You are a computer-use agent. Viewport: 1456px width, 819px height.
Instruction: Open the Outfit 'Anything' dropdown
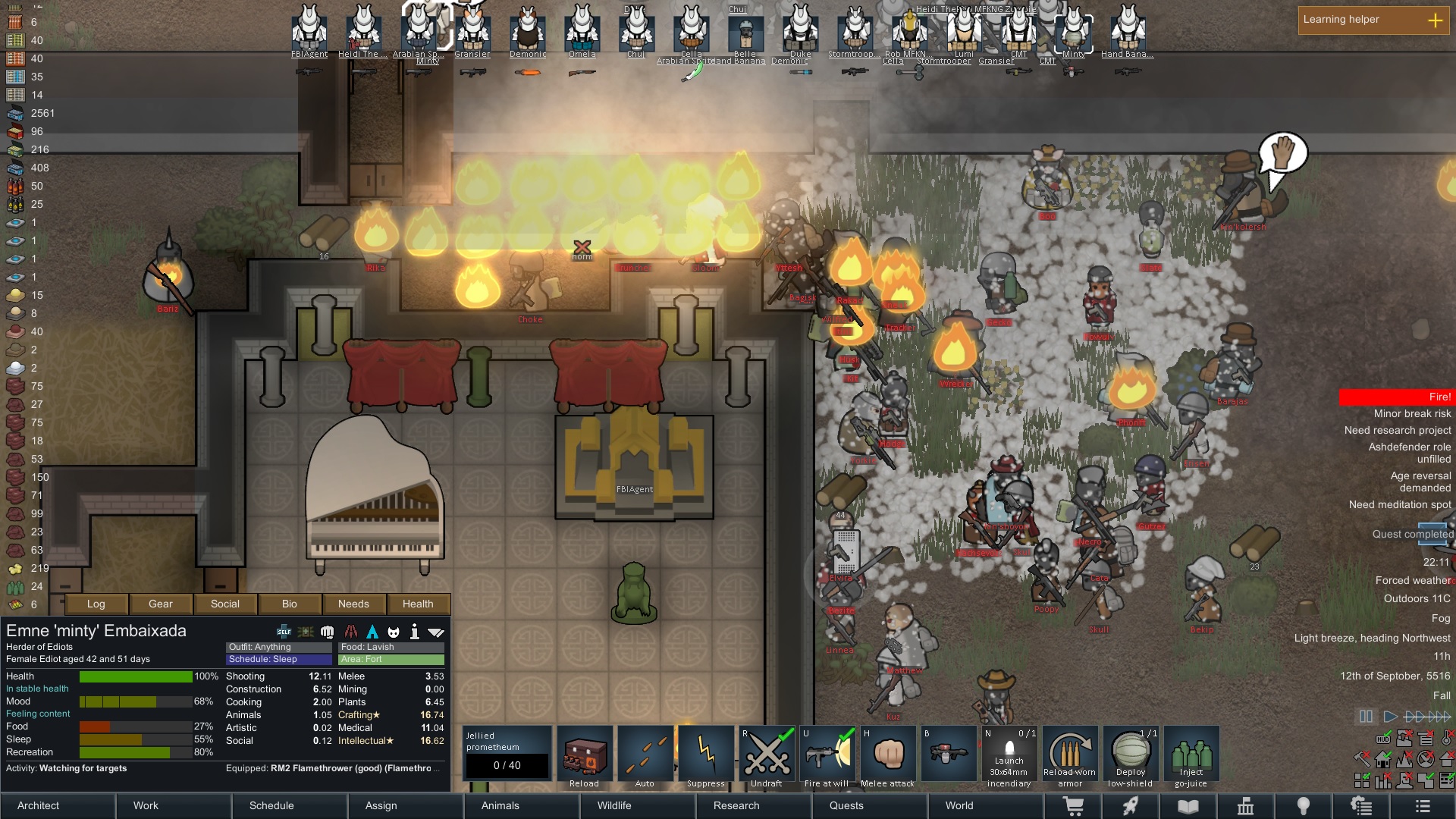point(278,647)
